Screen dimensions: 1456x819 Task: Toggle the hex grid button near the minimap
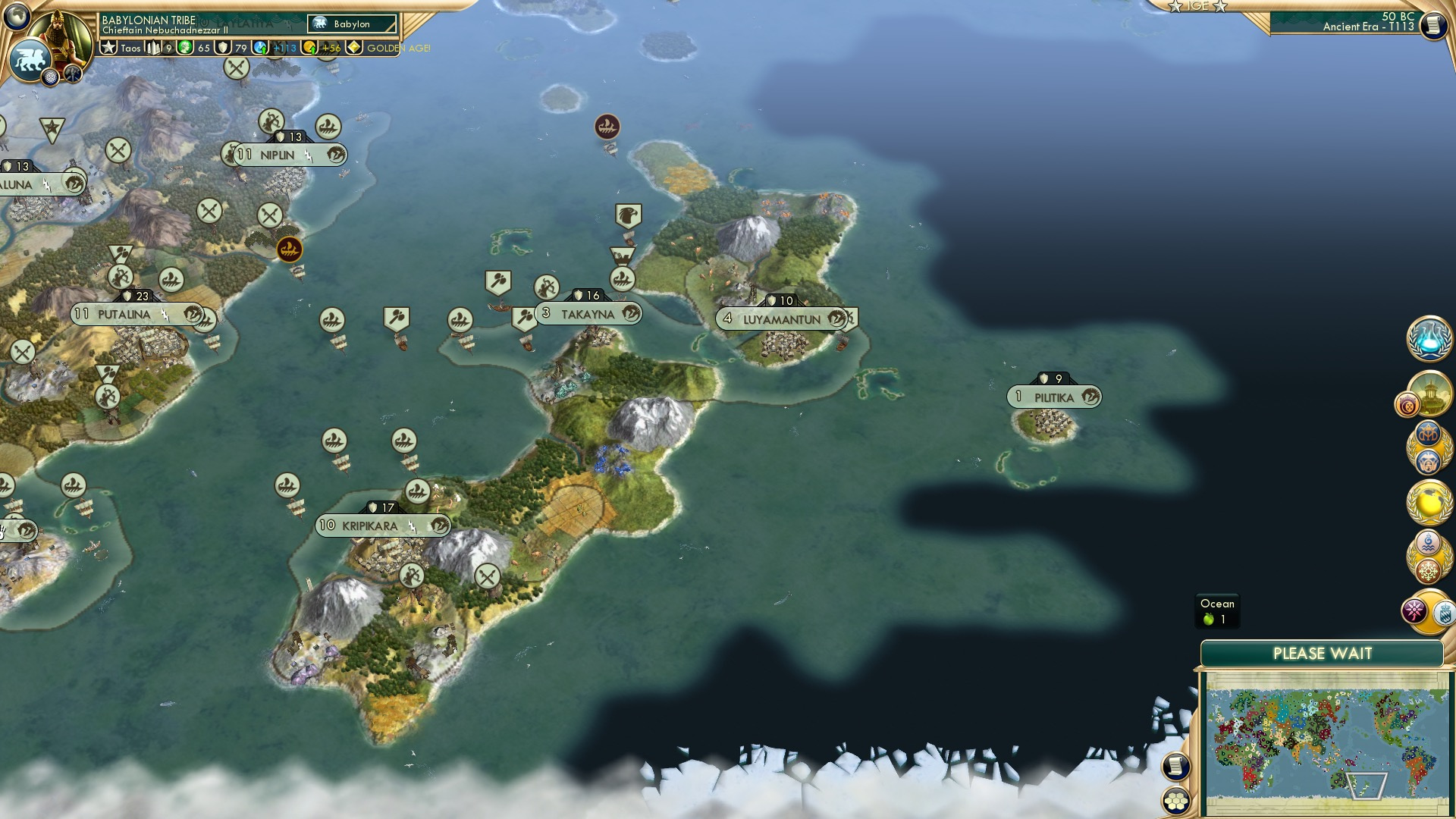tap(1176, 801)
